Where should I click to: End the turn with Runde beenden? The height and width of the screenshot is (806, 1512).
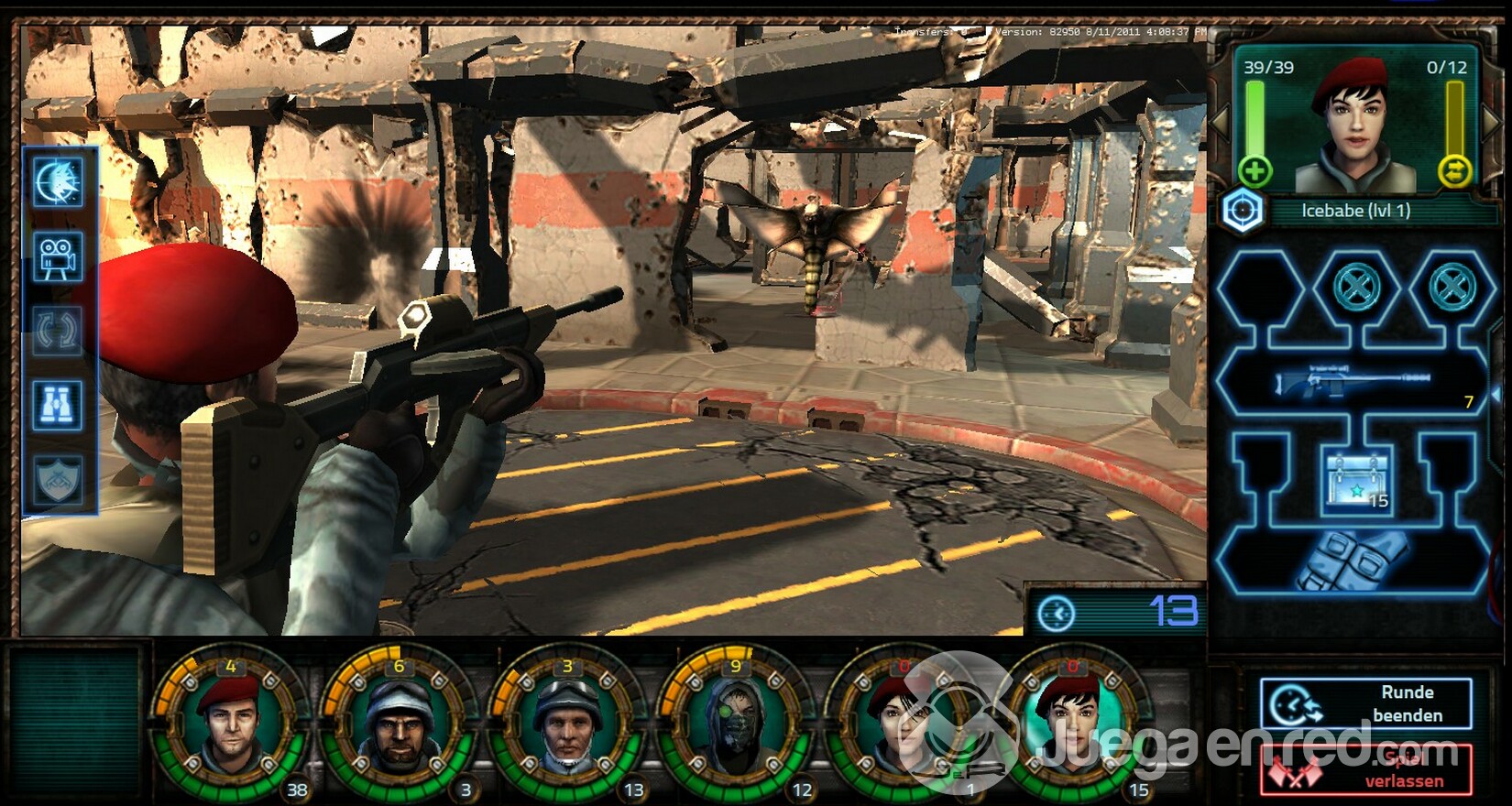(x=1365, y=703)
